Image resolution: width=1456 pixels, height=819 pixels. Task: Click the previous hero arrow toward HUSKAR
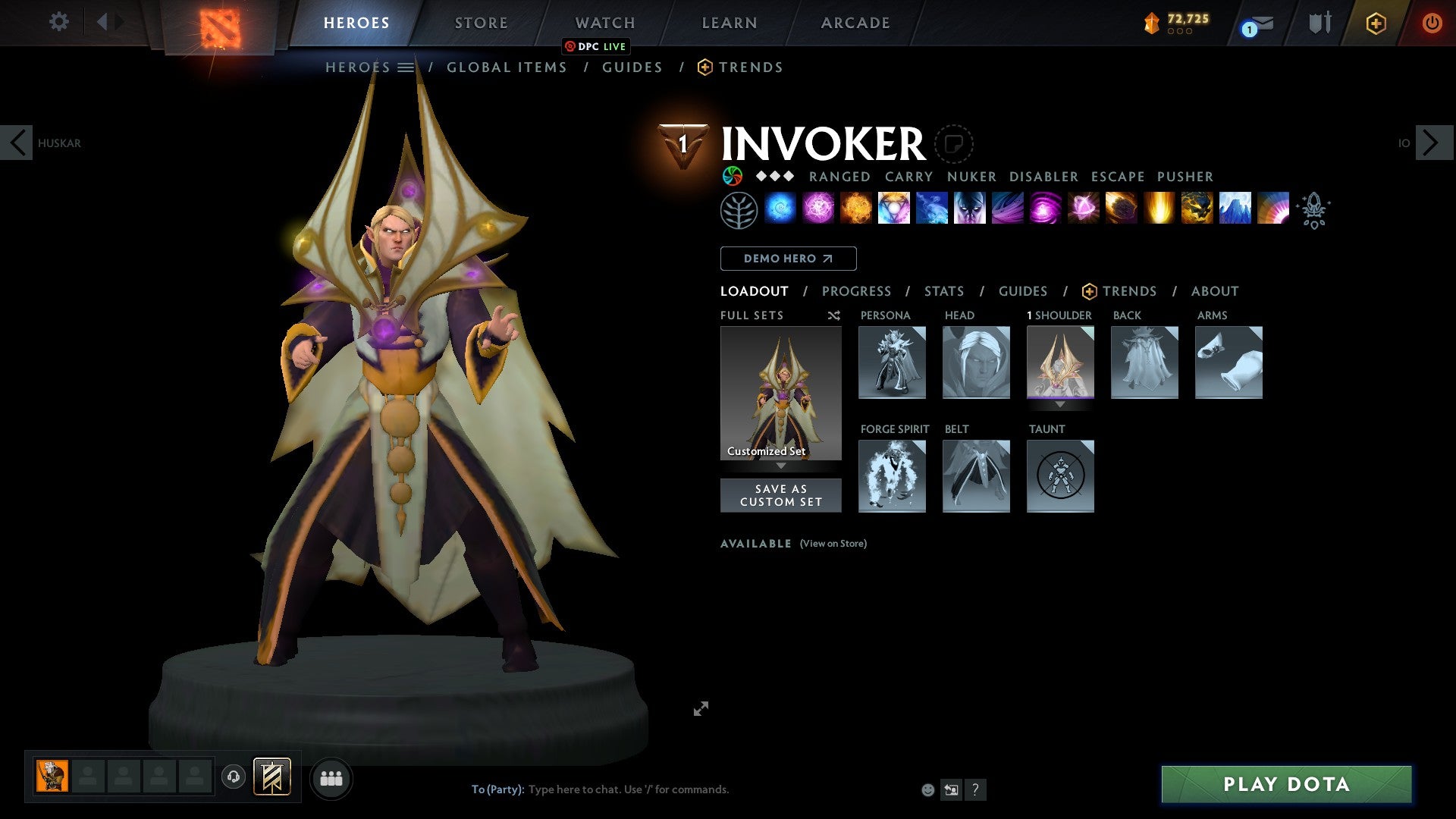(x=17, y=142)
